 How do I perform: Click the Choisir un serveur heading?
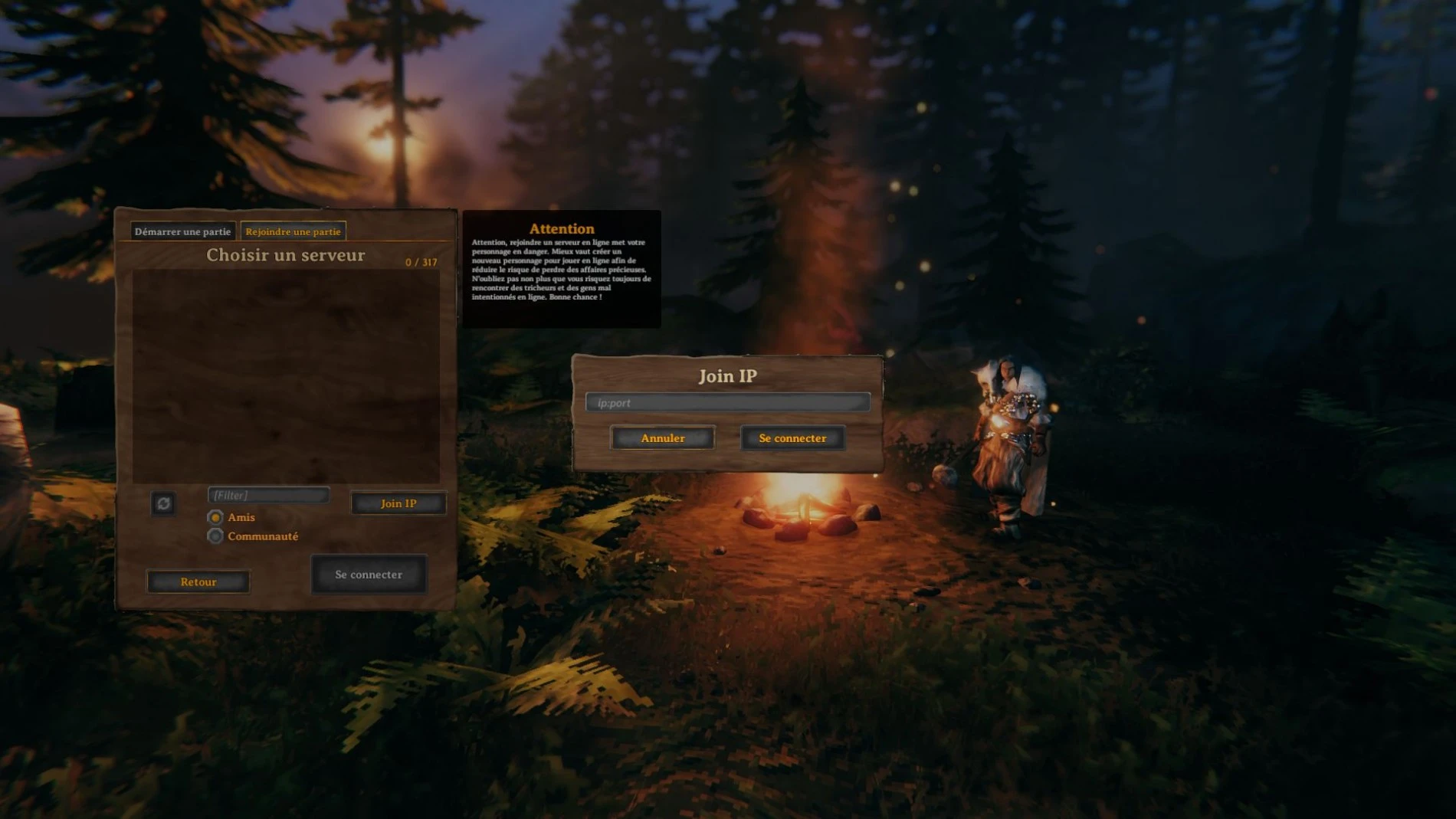tap(285, 255)
